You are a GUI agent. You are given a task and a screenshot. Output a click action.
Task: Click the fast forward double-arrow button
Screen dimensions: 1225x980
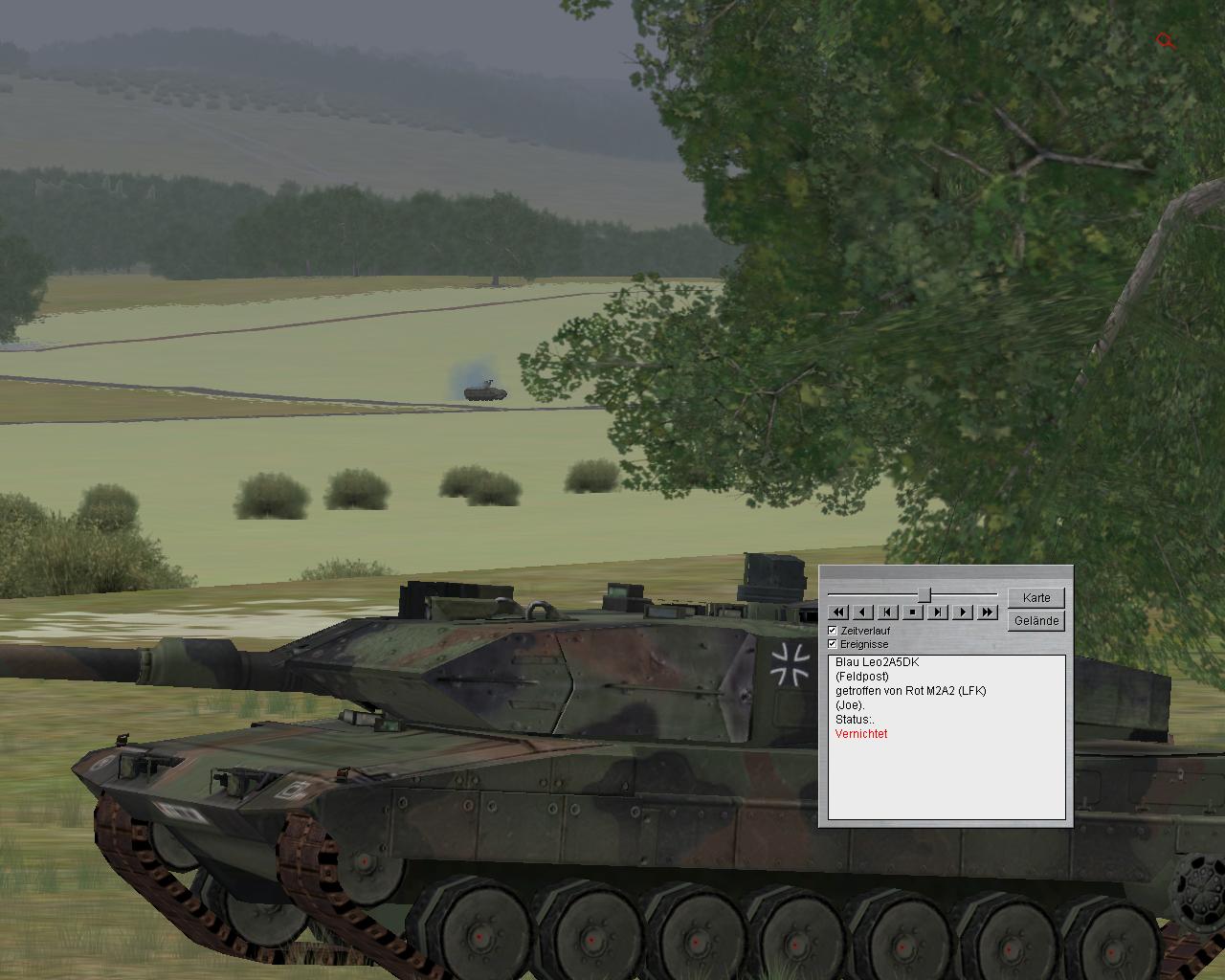pos(988,612)
